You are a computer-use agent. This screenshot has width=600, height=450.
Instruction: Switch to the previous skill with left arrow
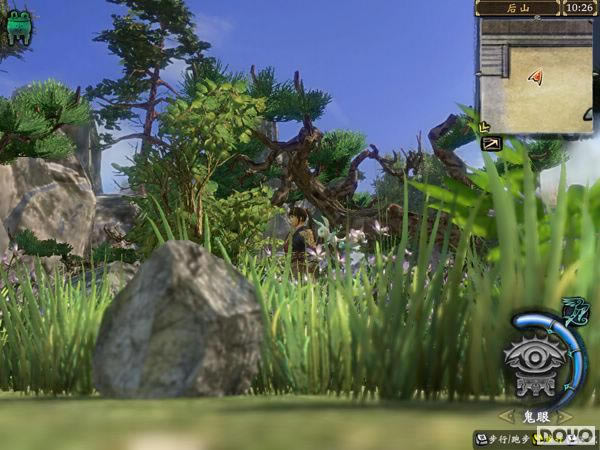(x=505, y=415)
